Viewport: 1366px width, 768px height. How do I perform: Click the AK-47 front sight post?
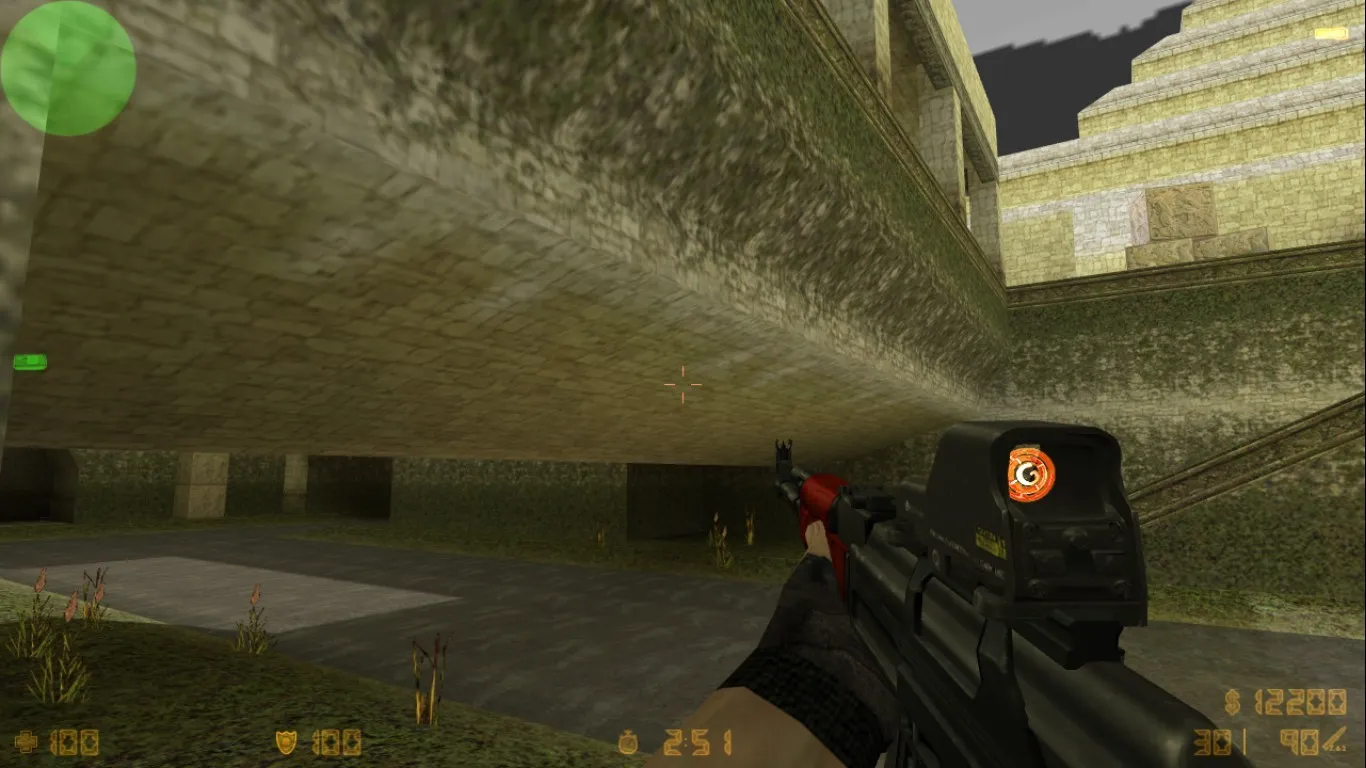(x=783, y=452)
